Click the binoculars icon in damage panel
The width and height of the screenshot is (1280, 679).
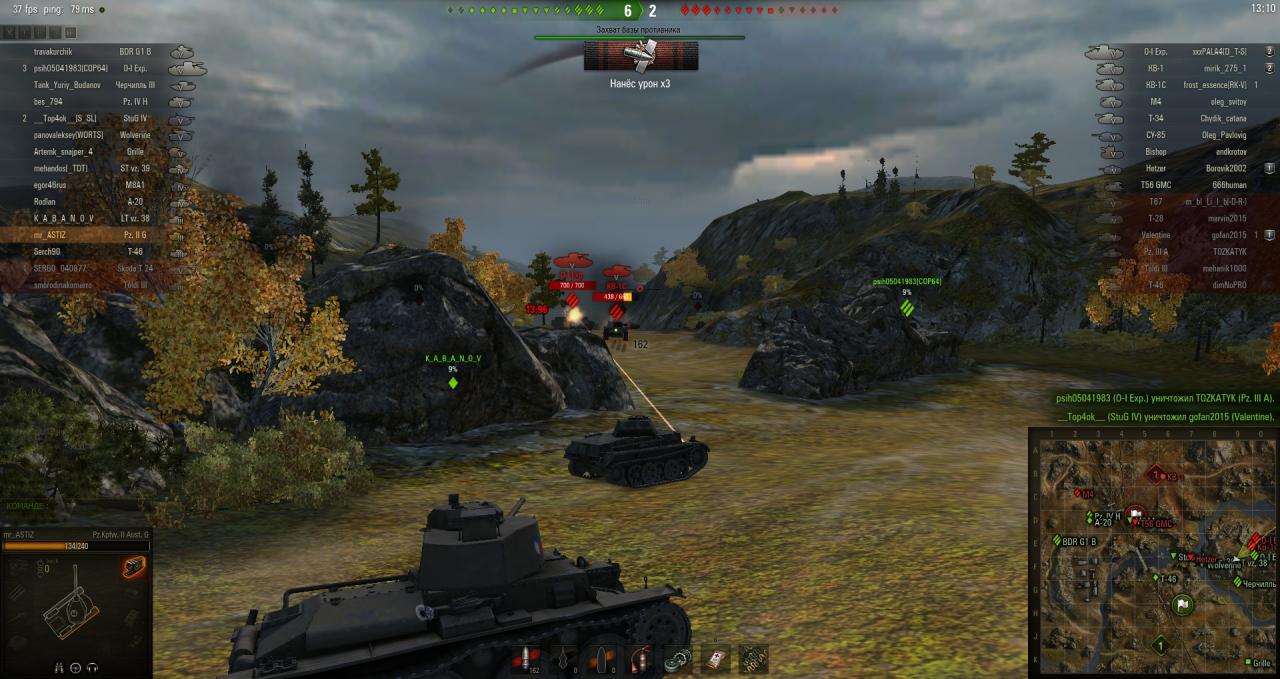[56, 667]
